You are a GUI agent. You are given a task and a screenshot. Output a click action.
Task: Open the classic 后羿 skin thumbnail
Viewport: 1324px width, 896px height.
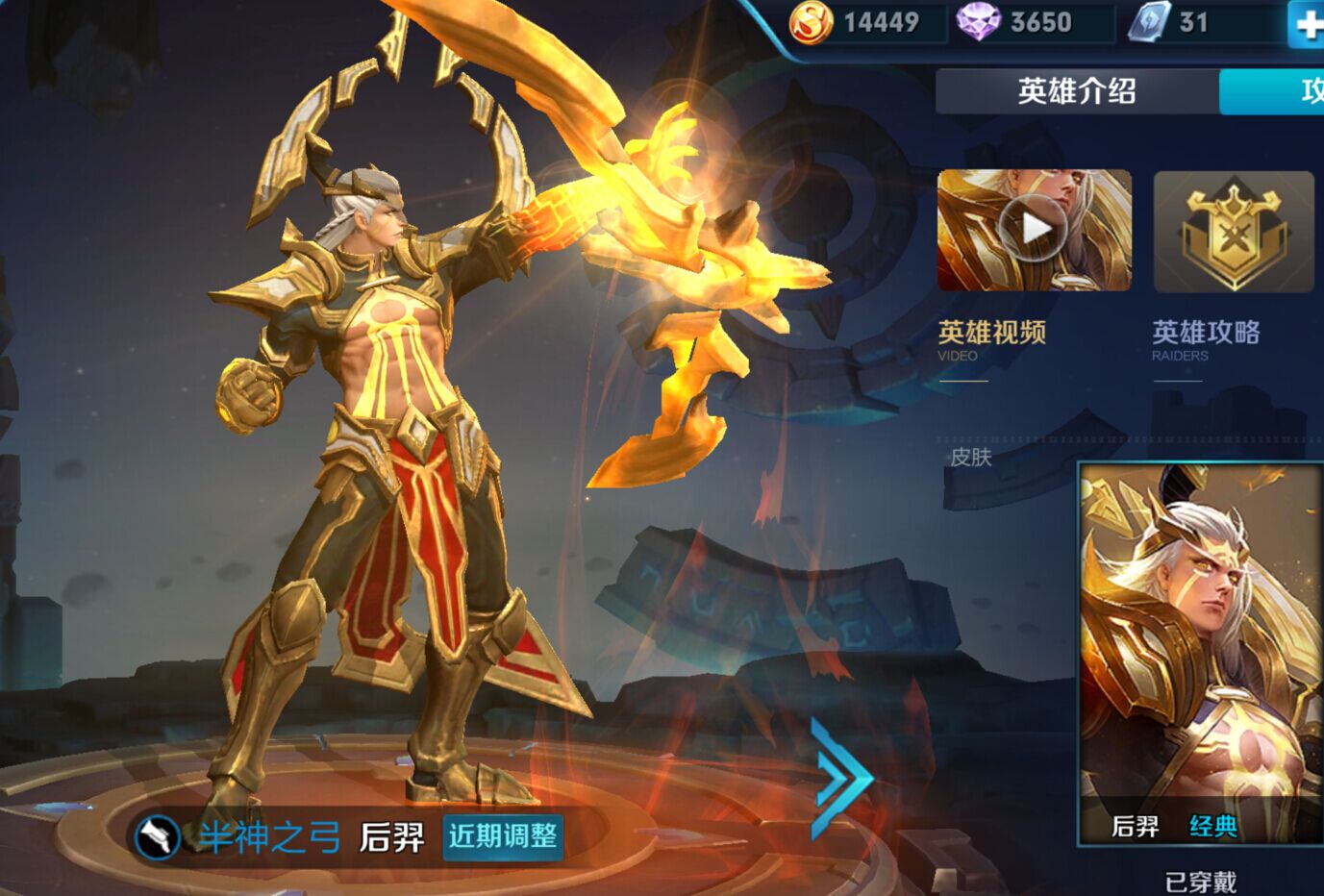coord(1200,636)
